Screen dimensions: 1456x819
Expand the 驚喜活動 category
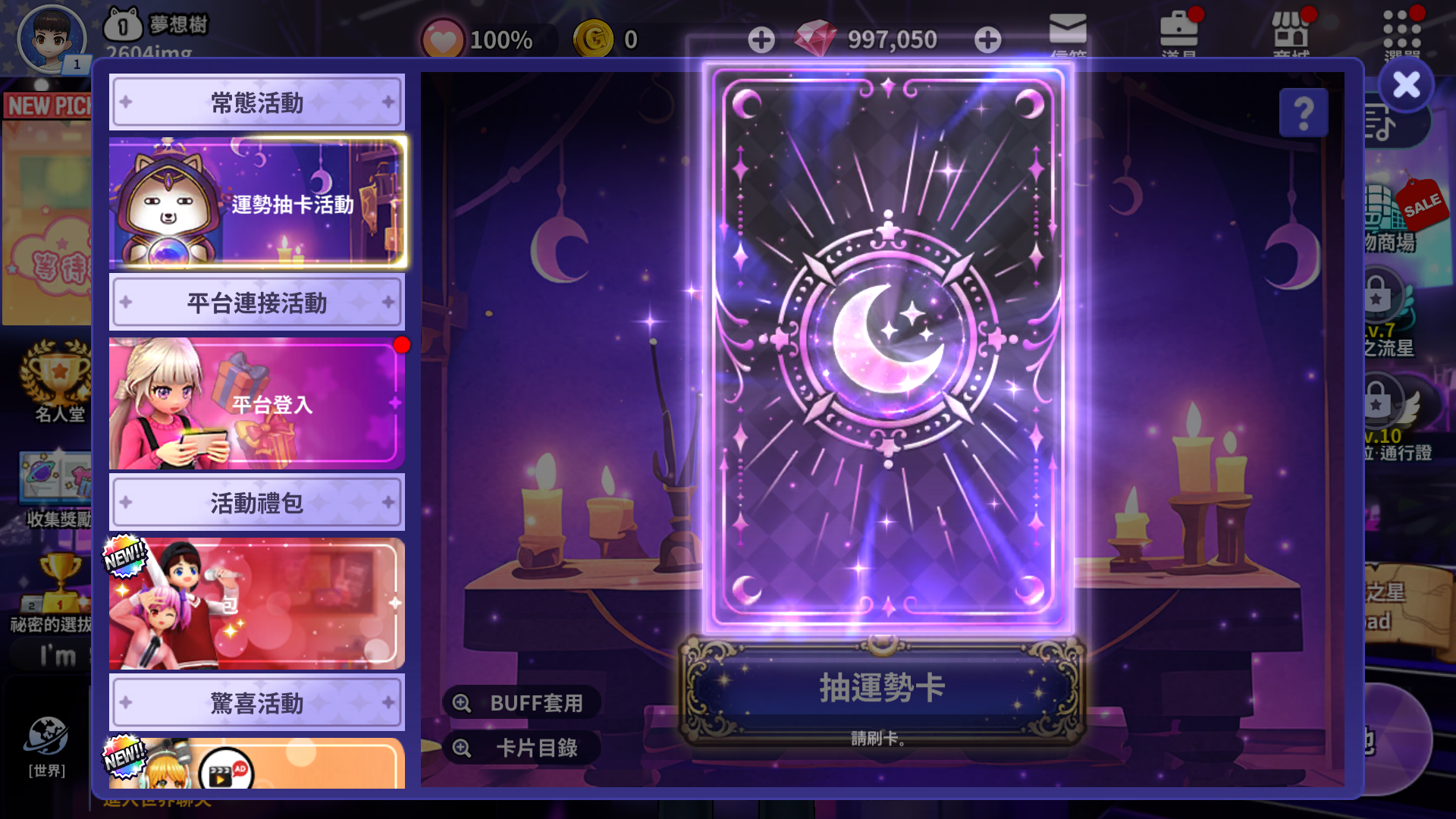(257, 703)
